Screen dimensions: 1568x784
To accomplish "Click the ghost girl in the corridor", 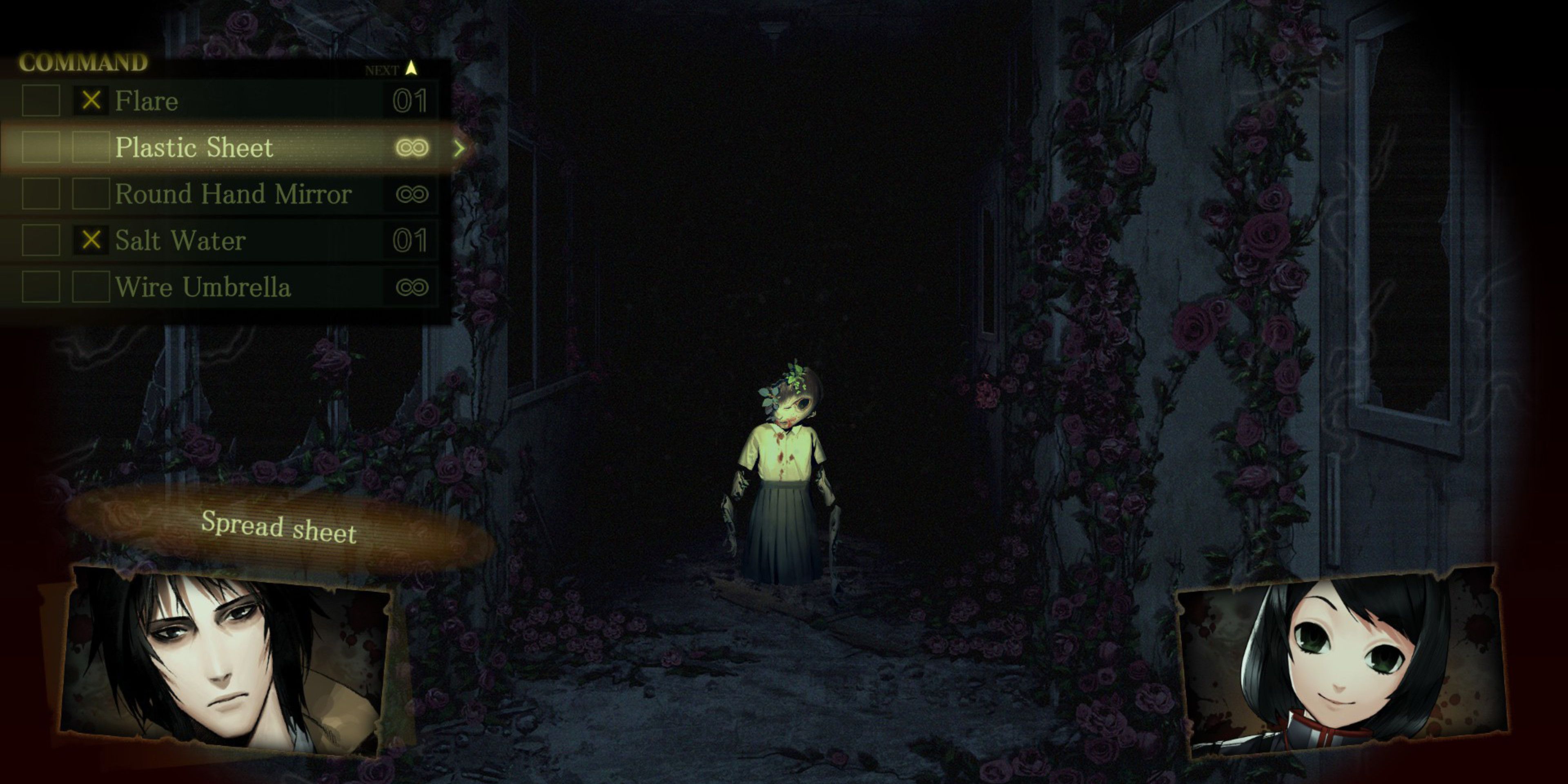I will 785,475.
